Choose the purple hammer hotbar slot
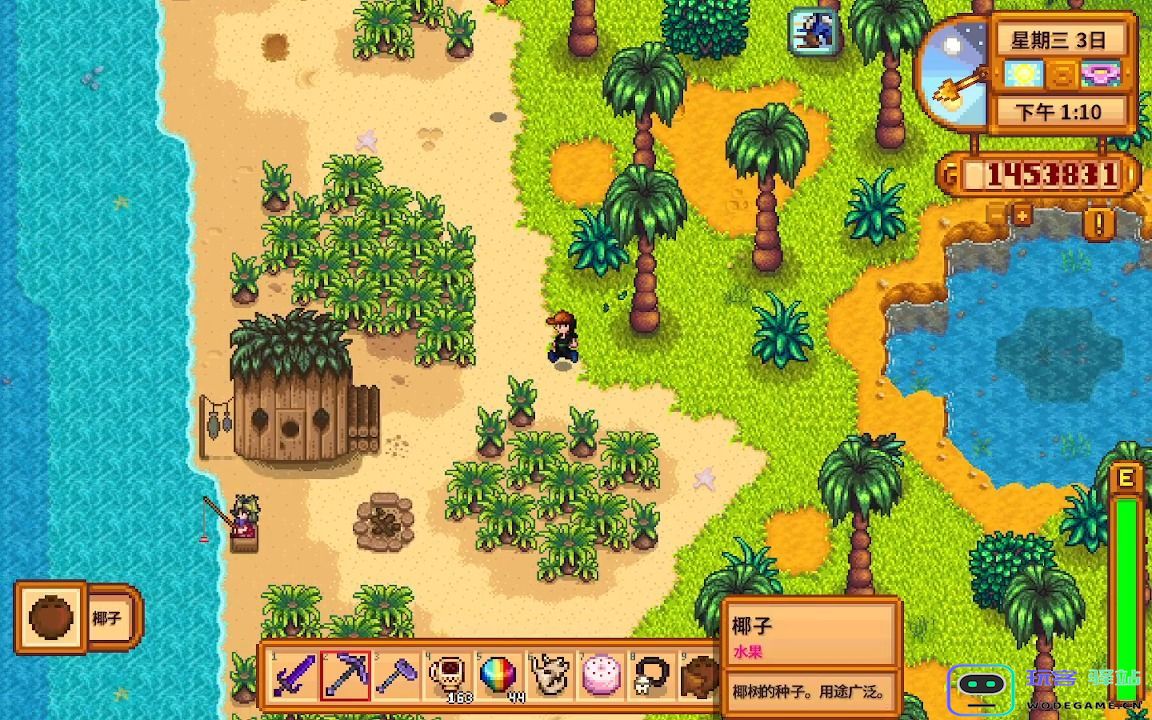 coord(397,675)
